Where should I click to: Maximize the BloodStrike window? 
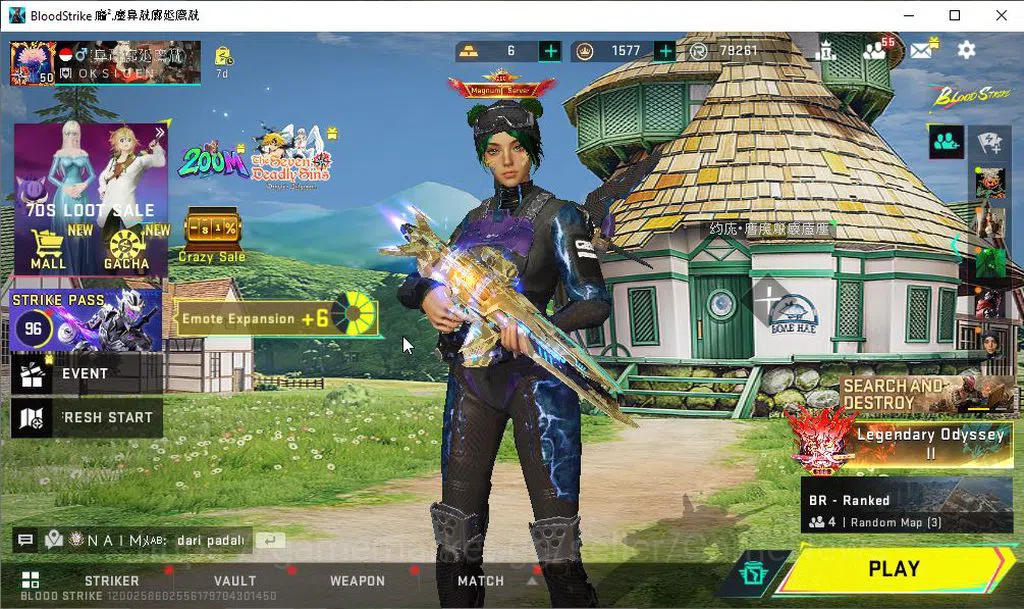pyautogui.click(x=955, y=15)
